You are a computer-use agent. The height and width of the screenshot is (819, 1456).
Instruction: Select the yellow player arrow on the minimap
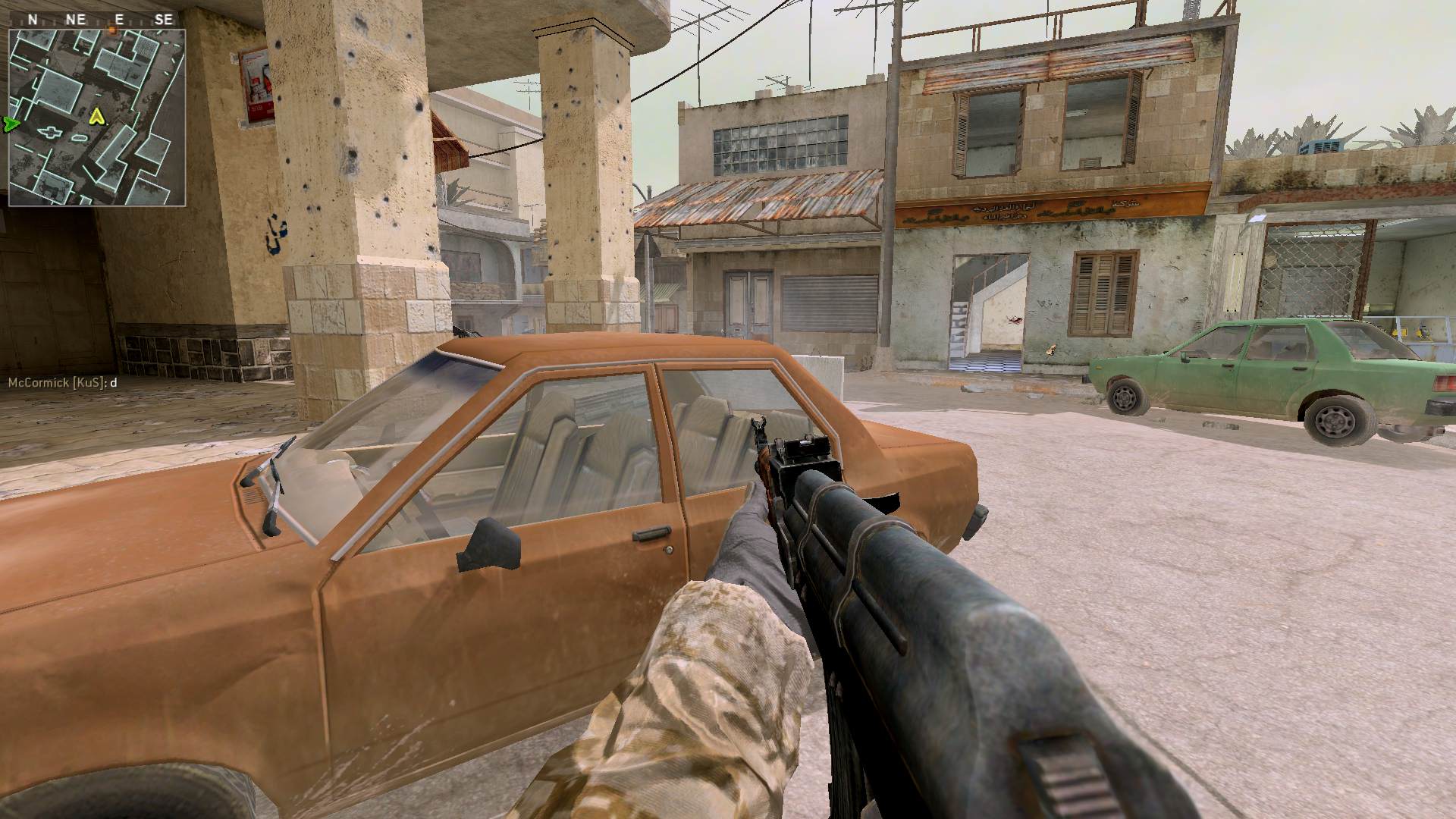tap(96, 116)
